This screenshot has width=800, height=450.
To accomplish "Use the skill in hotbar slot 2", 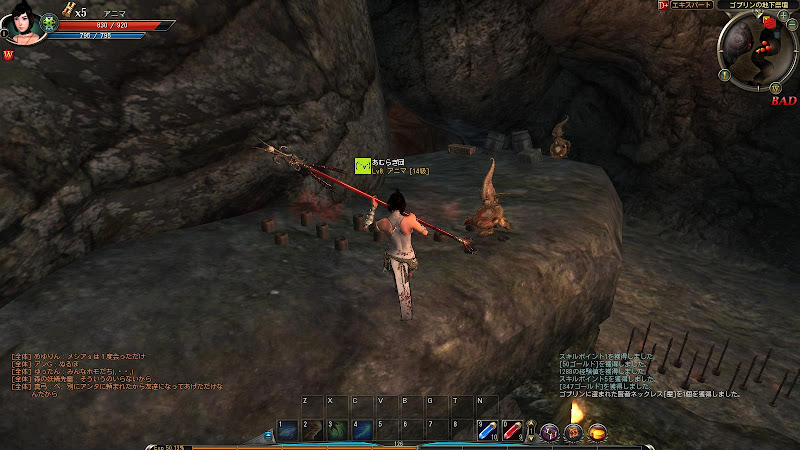I will click(312, 428).
